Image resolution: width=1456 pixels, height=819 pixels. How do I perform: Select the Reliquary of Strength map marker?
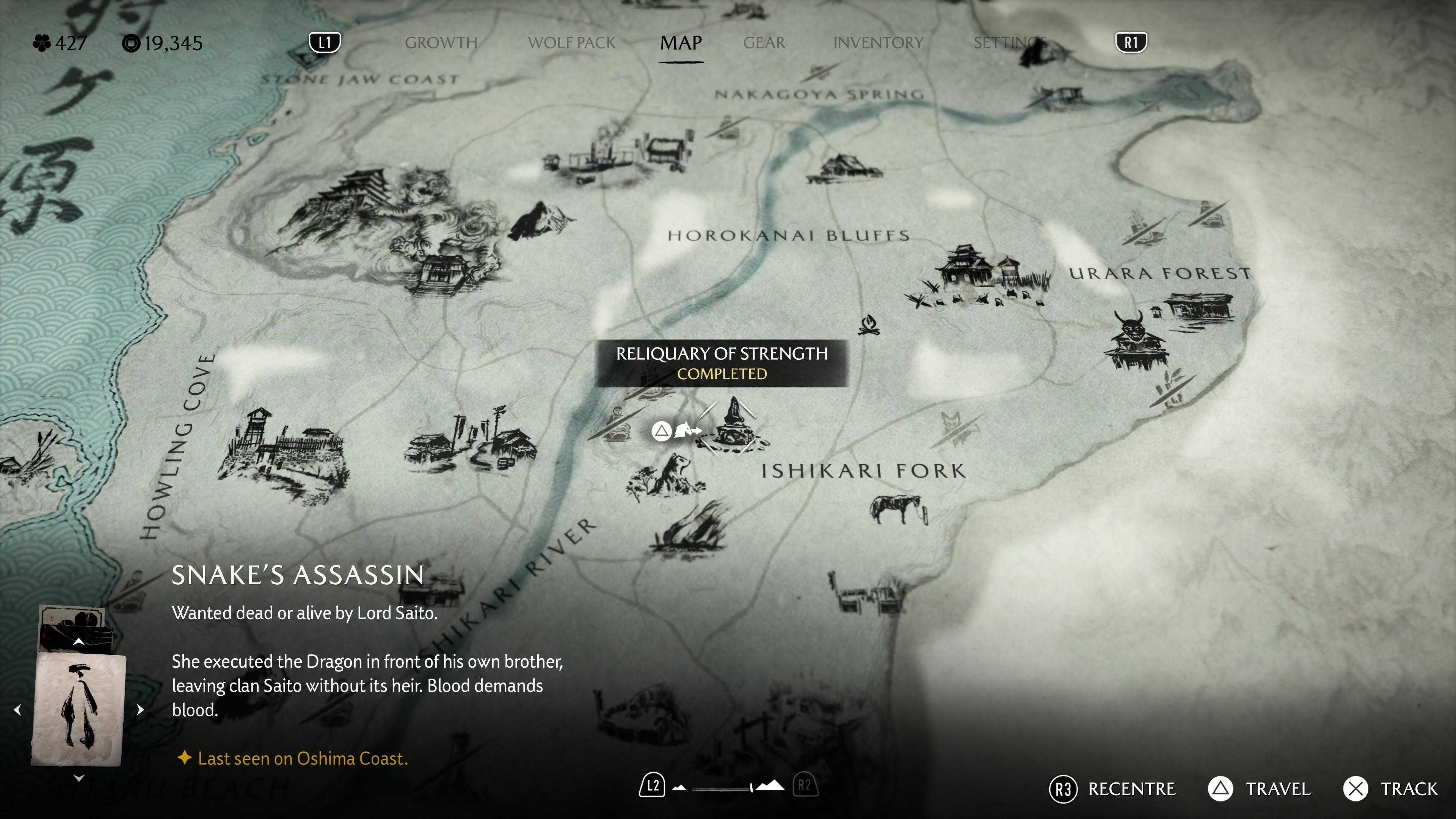pos(734,425)
